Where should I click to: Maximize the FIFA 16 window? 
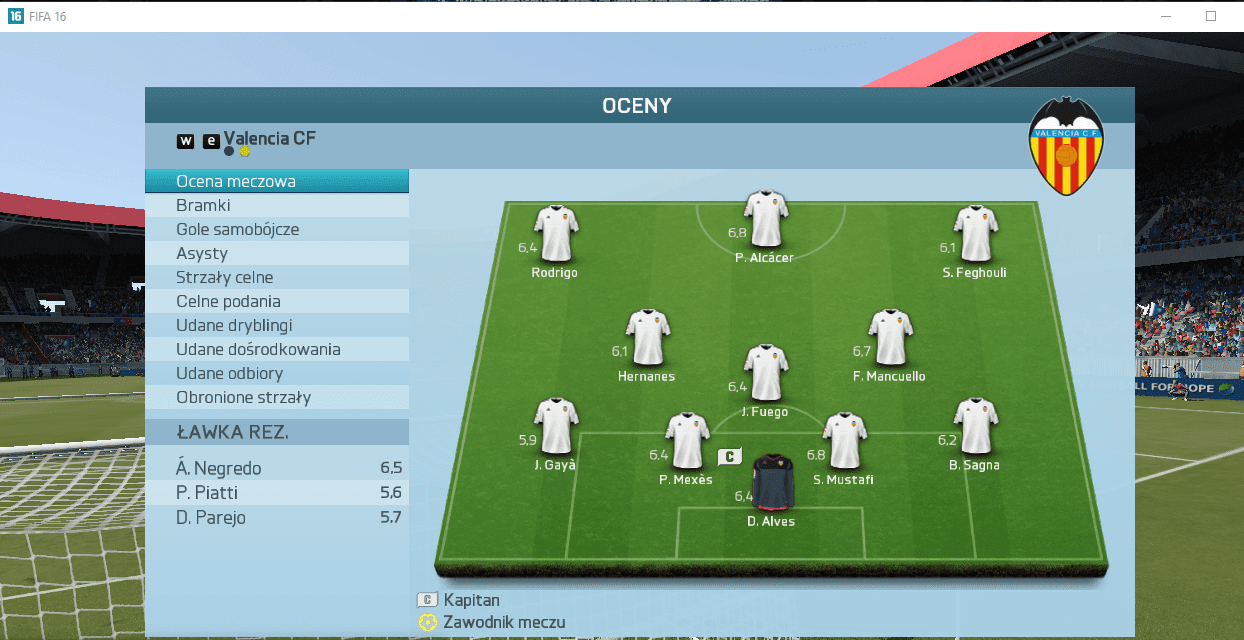click(x=1211, y=16)
